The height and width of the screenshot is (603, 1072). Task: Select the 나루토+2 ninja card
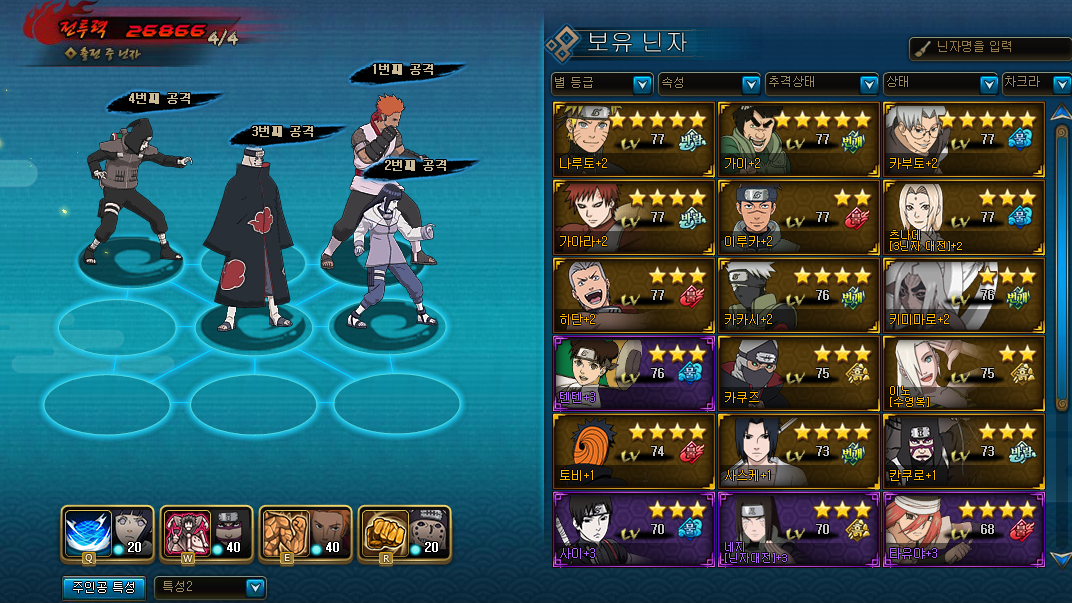(634, 138)
